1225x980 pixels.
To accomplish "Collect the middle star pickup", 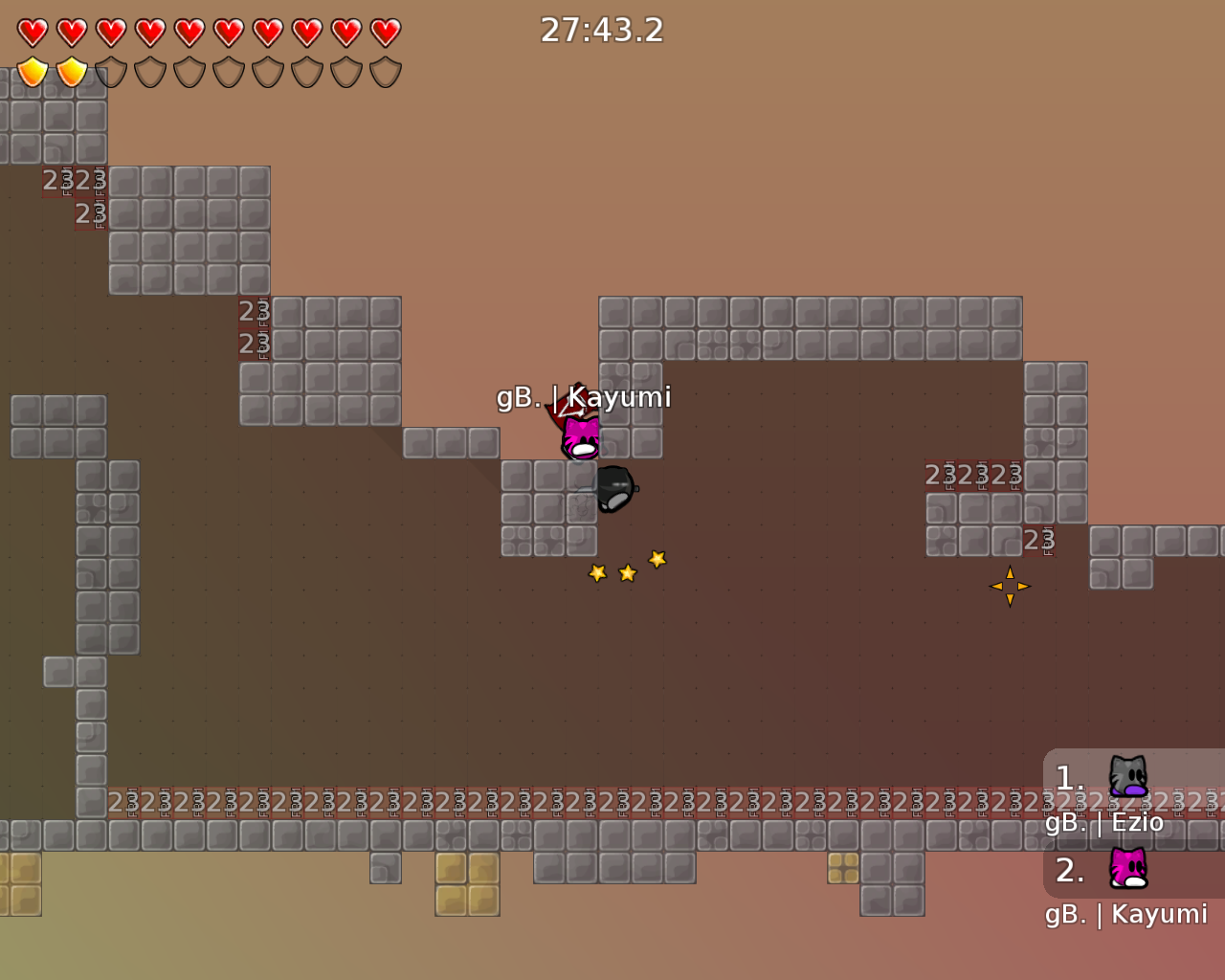I will [627, 571].
